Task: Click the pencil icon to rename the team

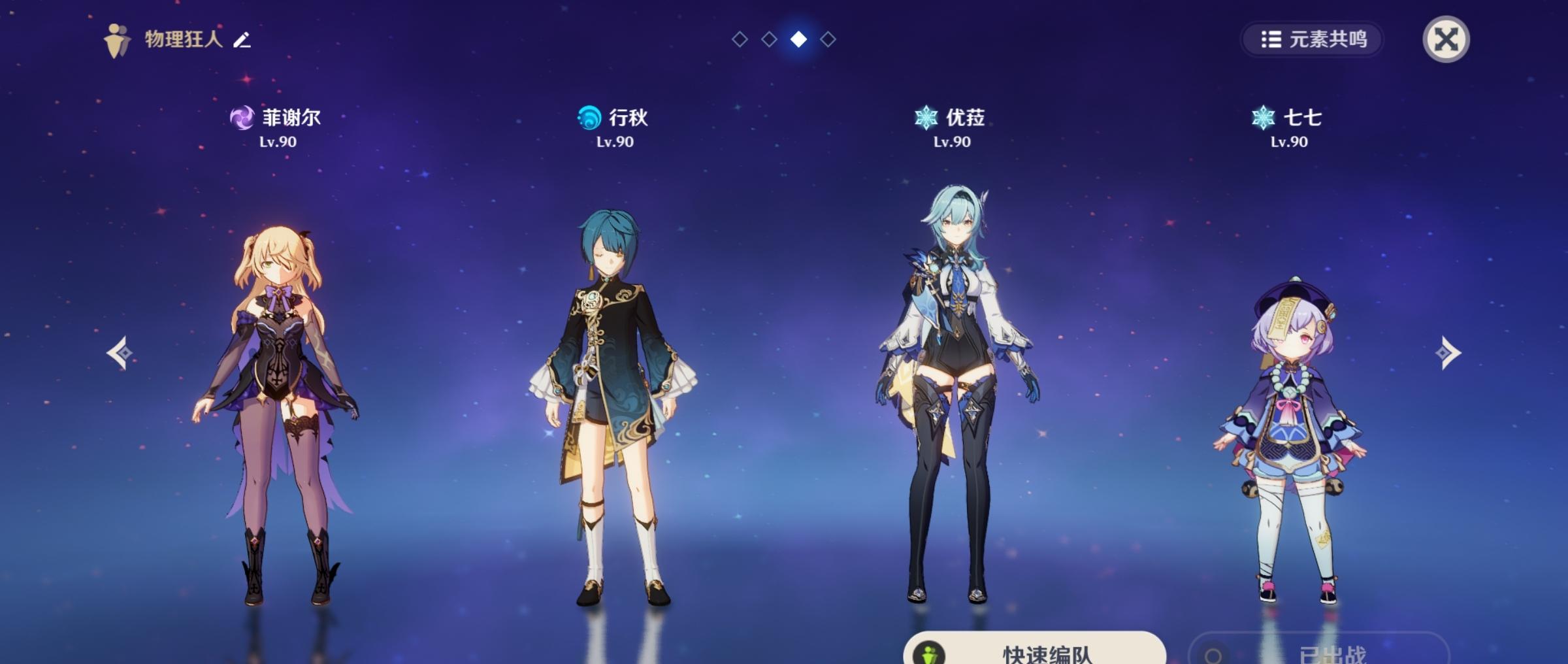Action: (239, 40)
